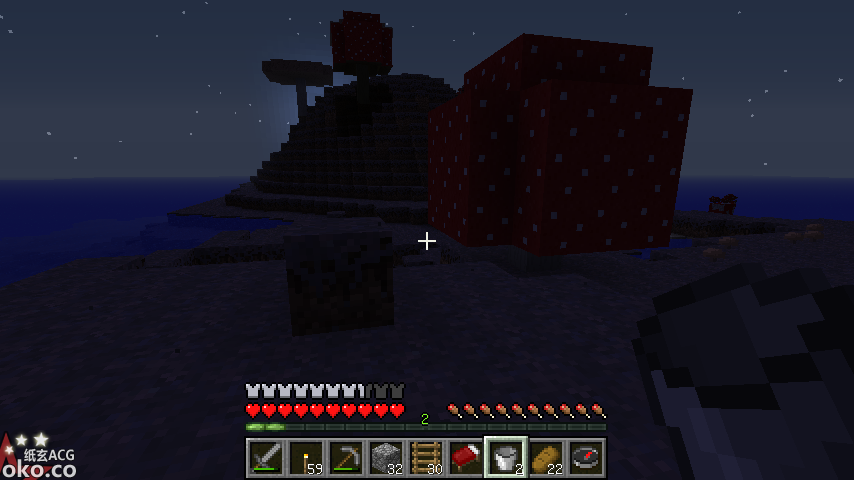Screen dimensions: 854x480
Task: Choose the red bed slot
Action: [x=466, y=458]
